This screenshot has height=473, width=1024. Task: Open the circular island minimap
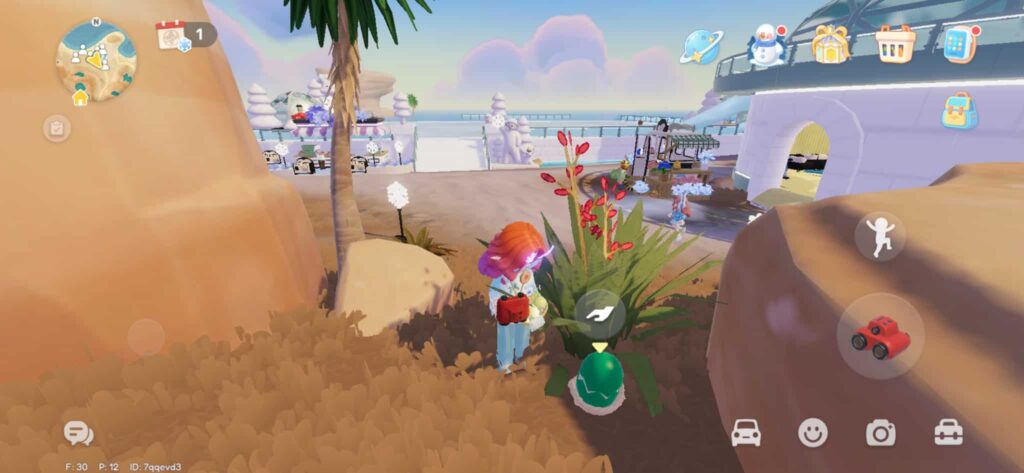[96, 58]
